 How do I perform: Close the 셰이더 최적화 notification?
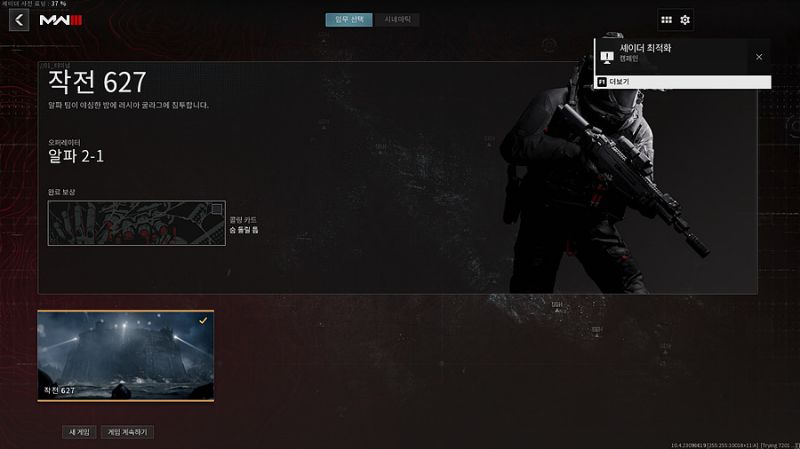click(x=759, y=57)
